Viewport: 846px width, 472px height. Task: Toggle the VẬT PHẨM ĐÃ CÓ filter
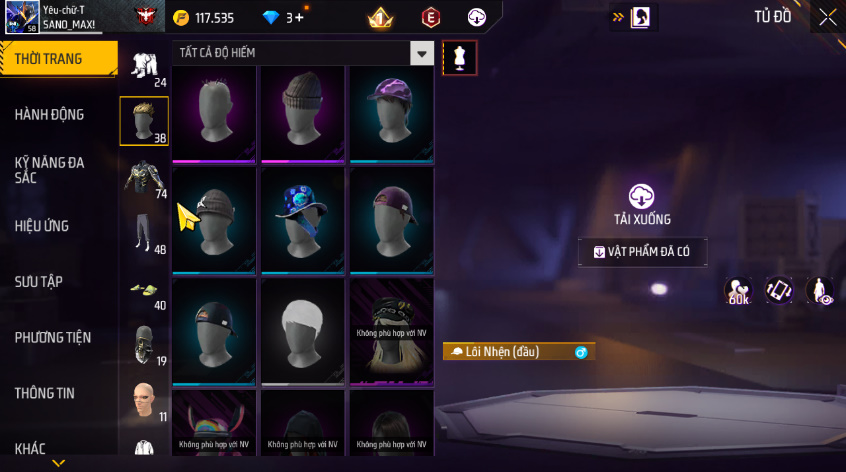(x=642, y=252)
